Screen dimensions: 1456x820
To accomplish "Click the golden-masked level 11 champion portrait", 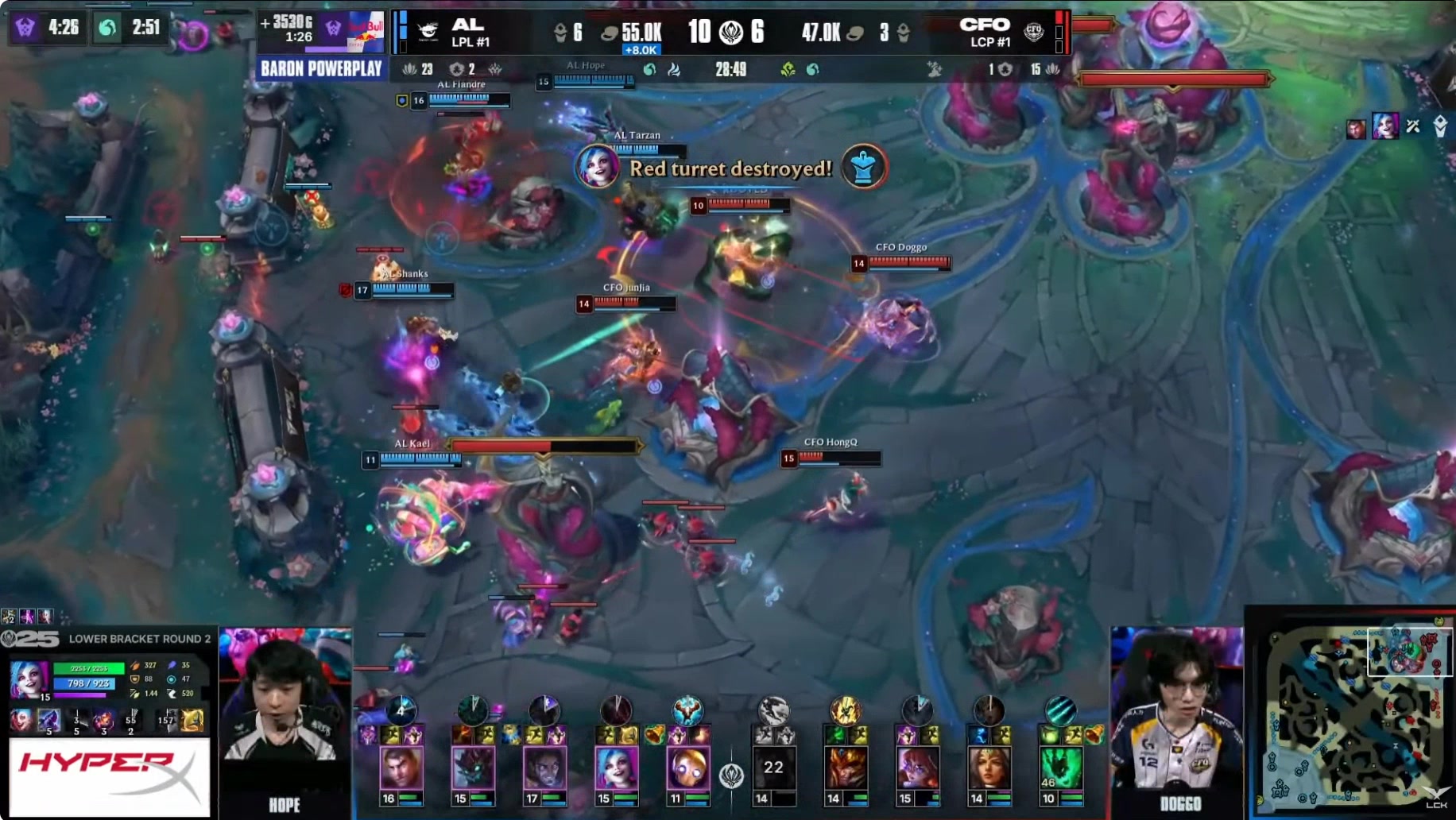I will (687, 768).
